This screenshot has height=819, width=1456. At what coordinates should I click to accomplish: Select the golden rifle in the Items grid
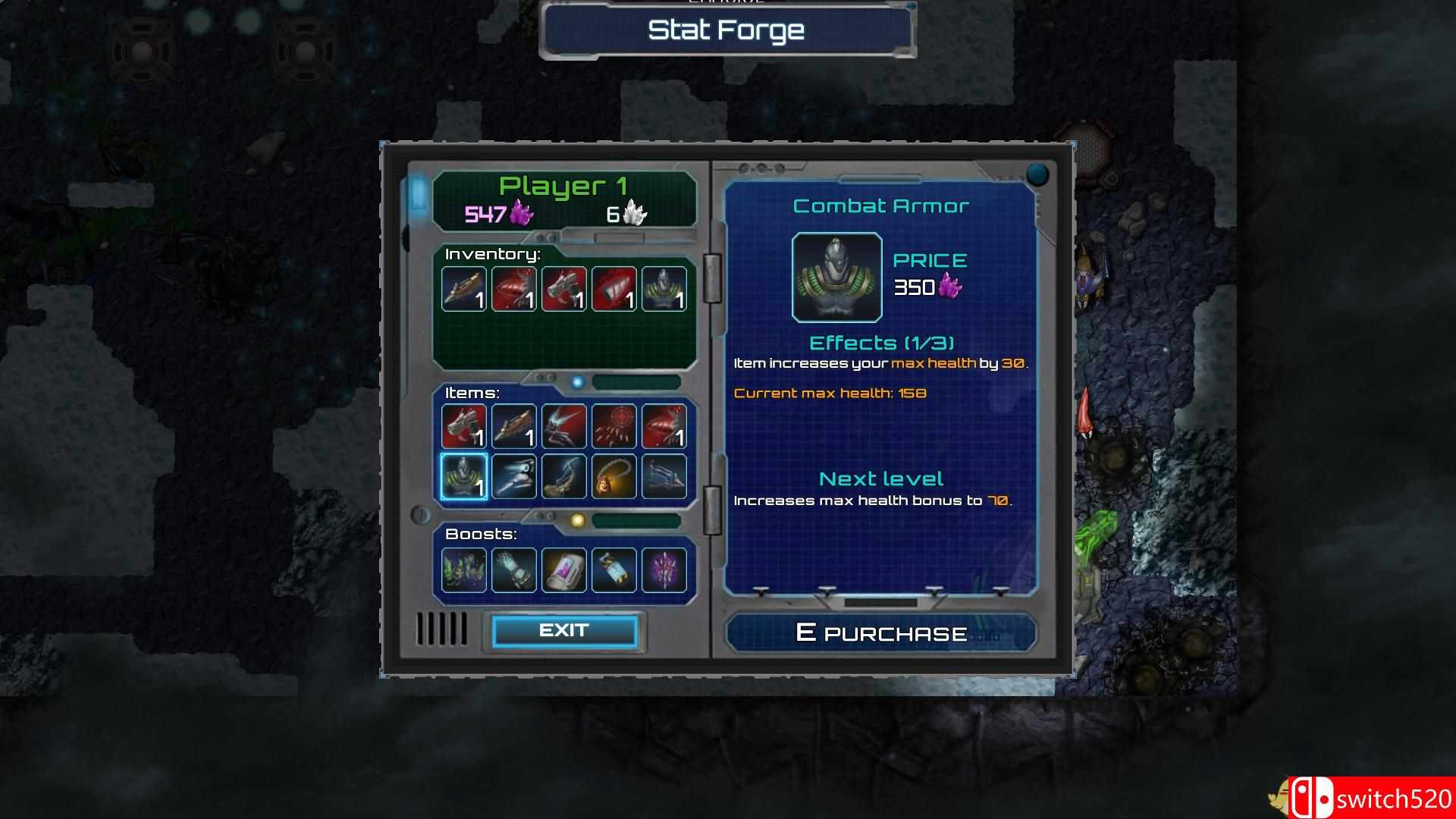tap(513, 426)
